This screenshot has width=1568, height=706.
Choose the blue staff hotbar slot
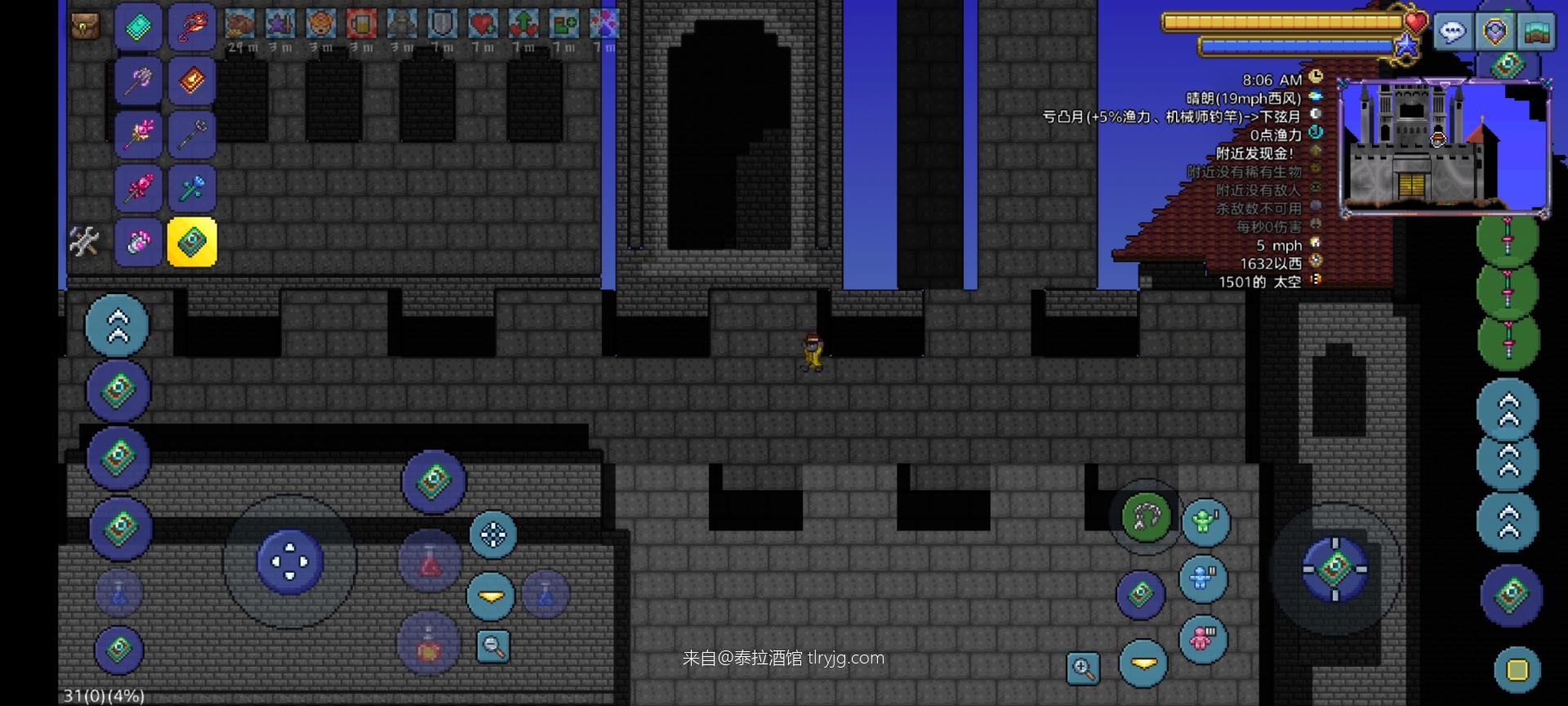click(192, 188)
